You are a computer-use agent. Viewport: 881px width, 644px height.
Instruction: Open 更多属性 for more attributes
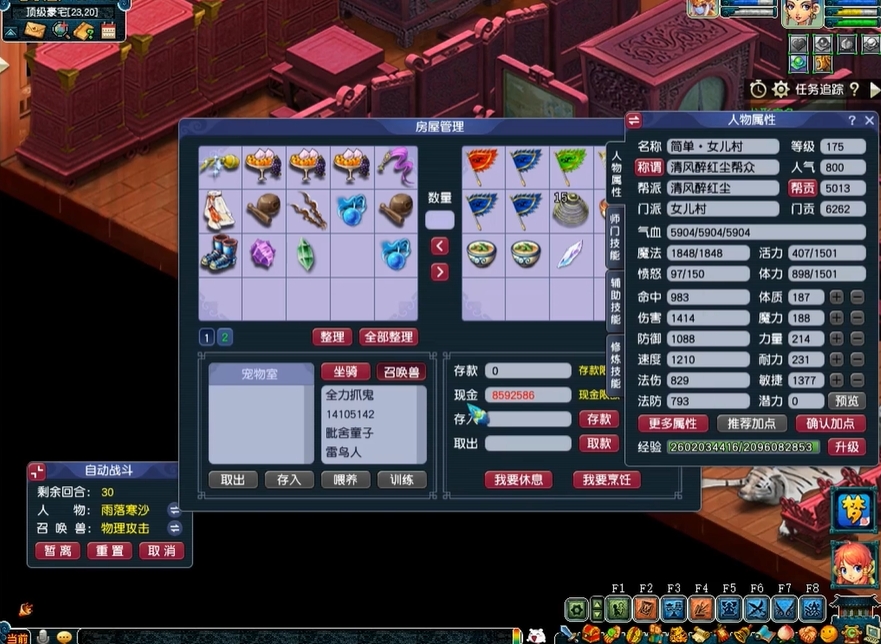(672, 423)
